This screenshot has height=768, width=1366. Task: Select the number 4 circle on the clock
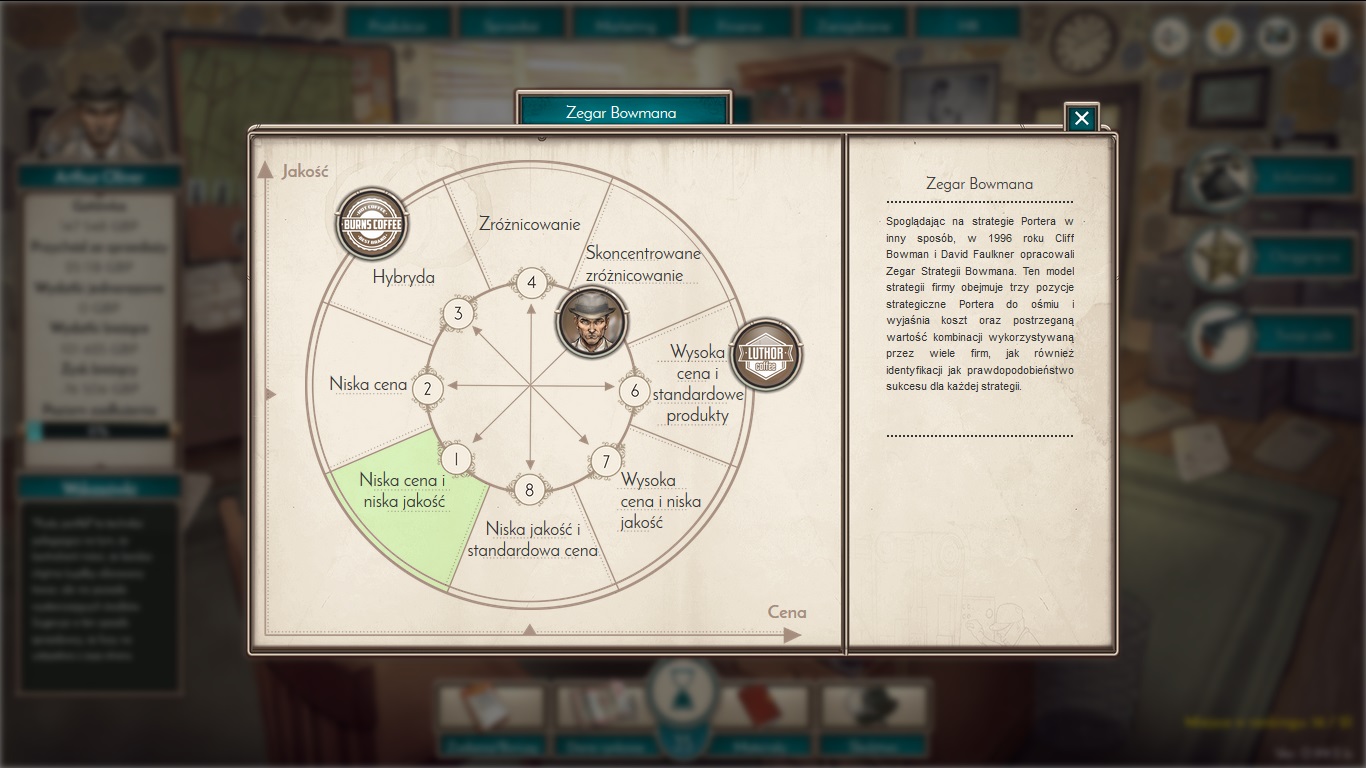(x=531, y=282)
